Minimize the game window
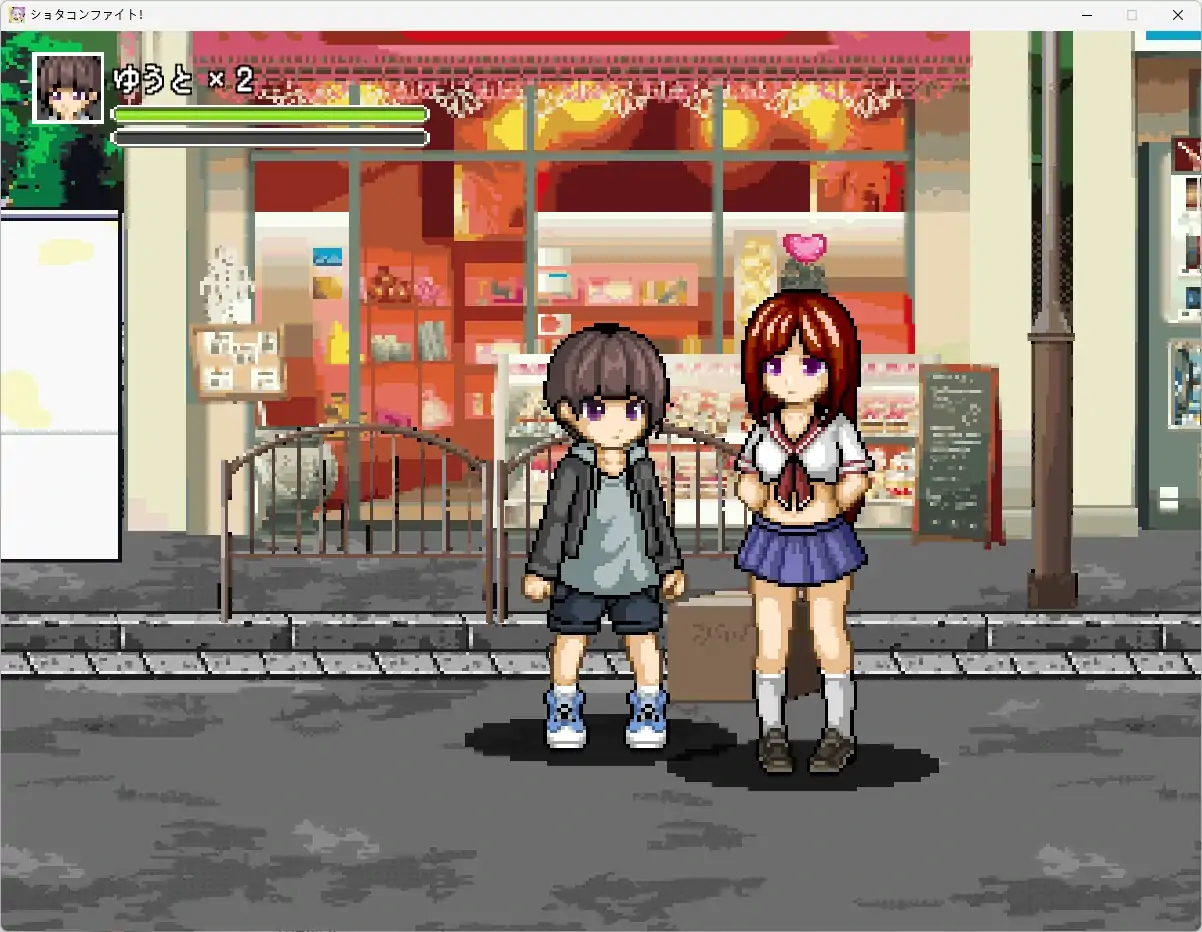The height and width of the screenshot is (932, 1202). point(1086,15)
